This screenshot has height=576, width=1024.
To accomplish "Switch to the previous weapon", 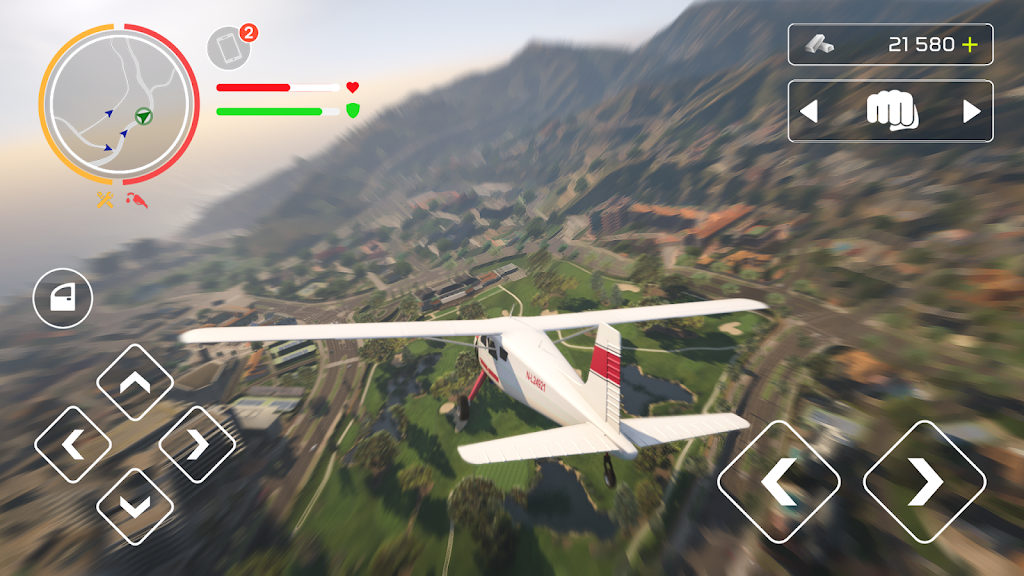I will point(809,112).
